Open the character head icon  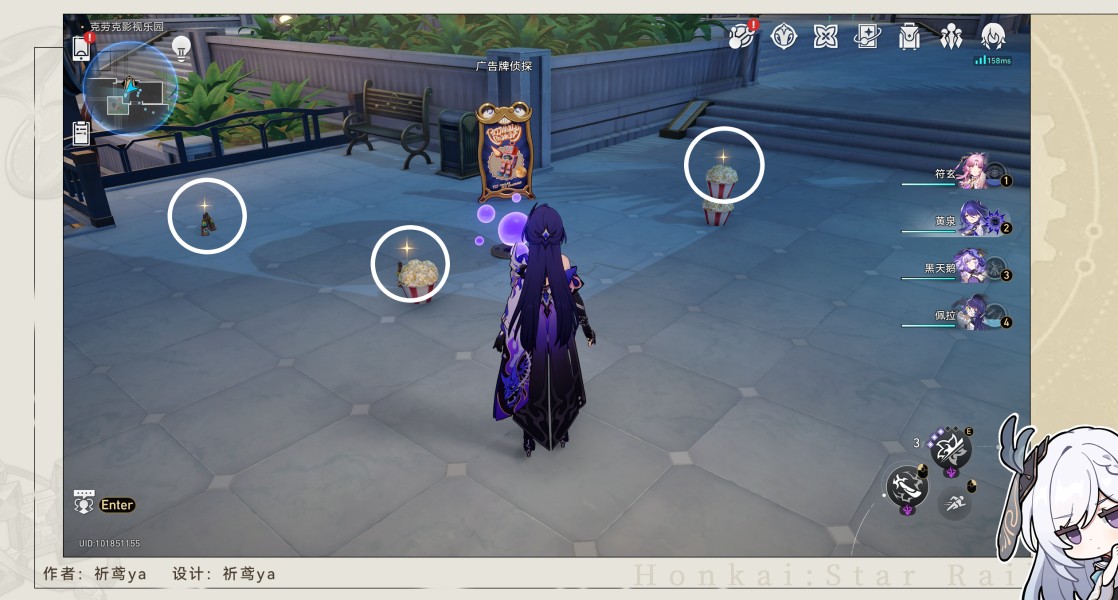coord(993,37)
